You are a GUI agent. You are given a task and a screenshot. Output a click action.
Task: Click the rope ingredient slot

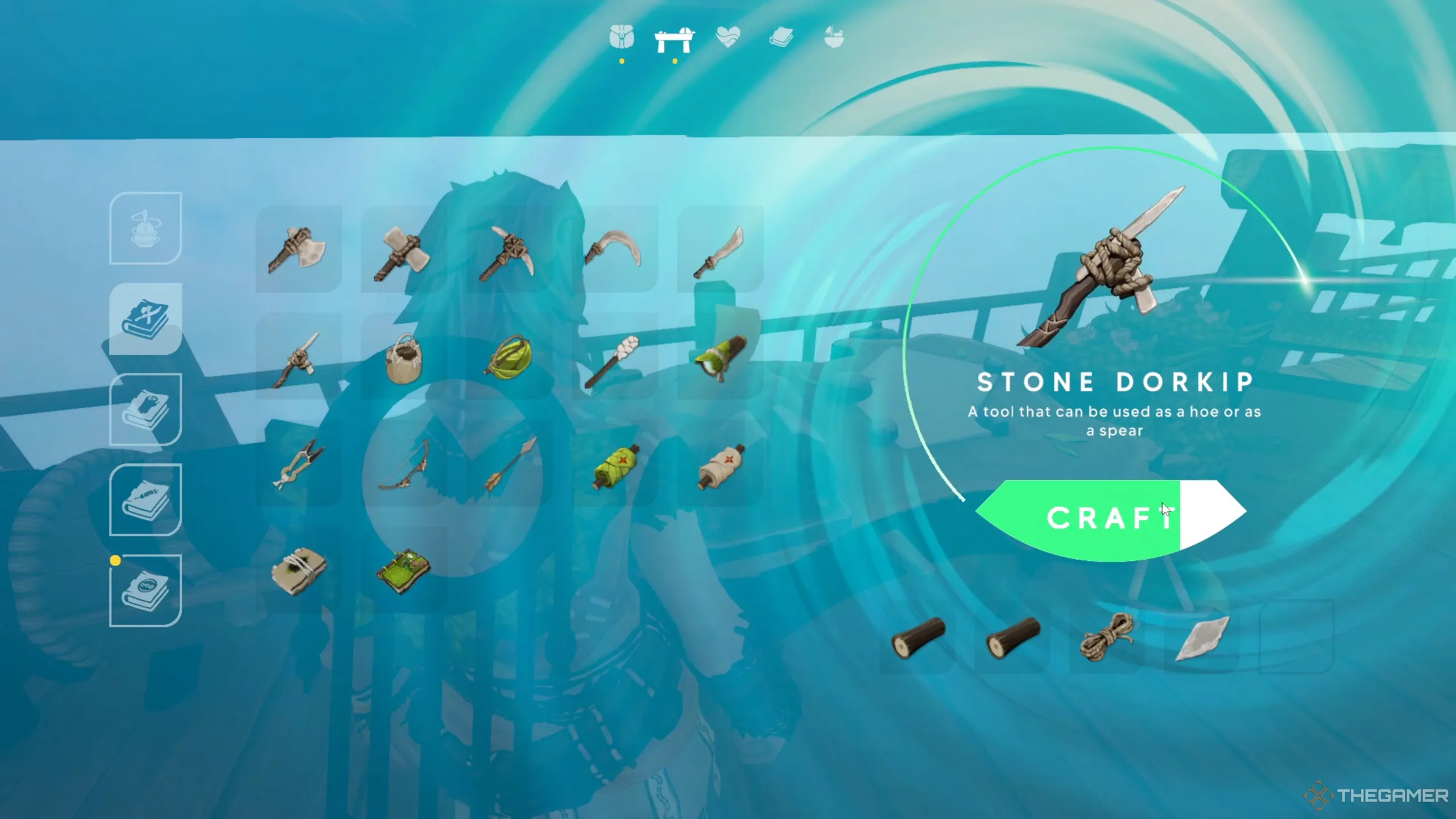(1106, 636)
